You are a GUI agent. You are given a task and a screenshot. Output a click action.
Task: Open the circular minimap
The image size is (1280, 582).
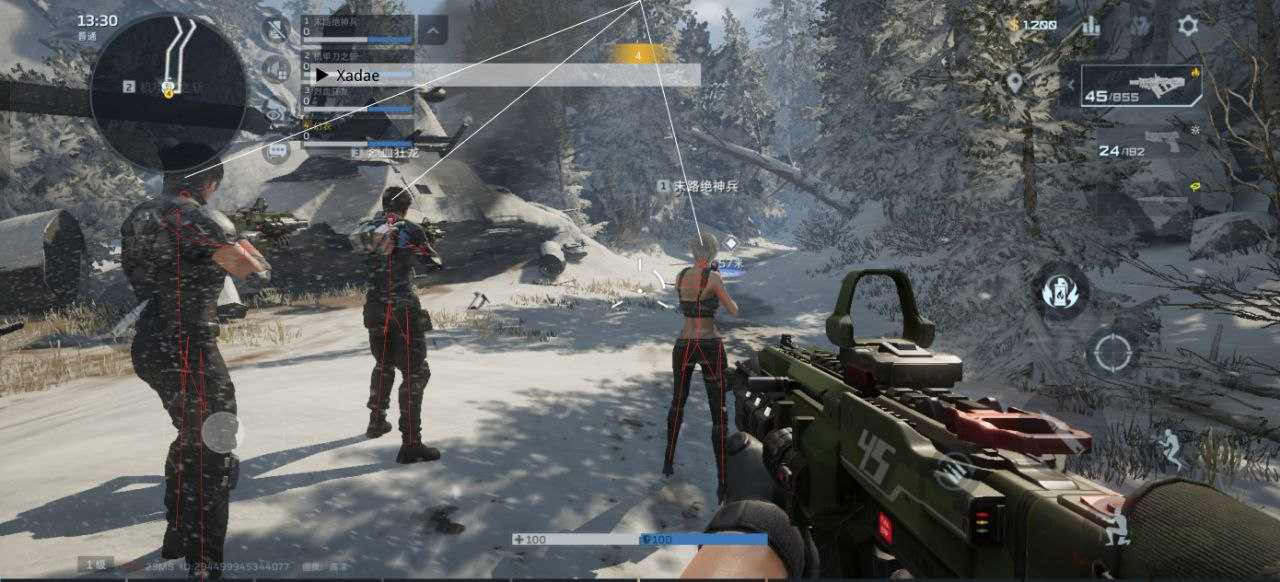(168, 90)
